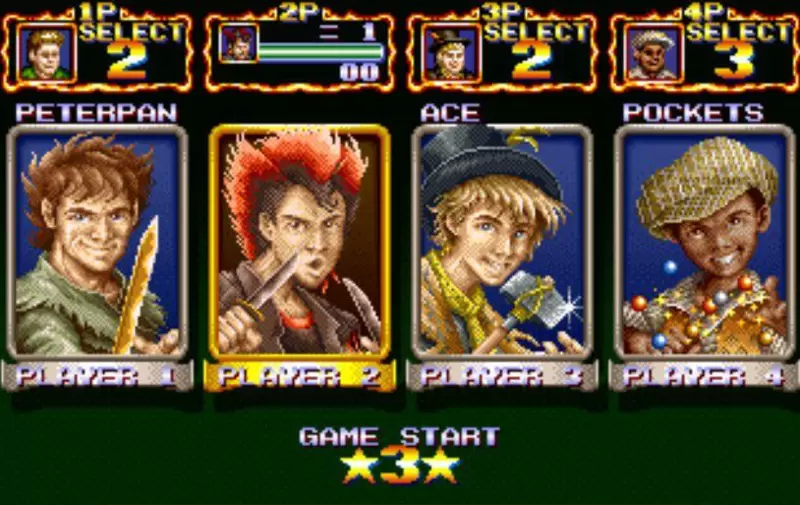Select the Pockets character card
The width and height of the screenshot is (800, 505).
(x=704, y=241)
